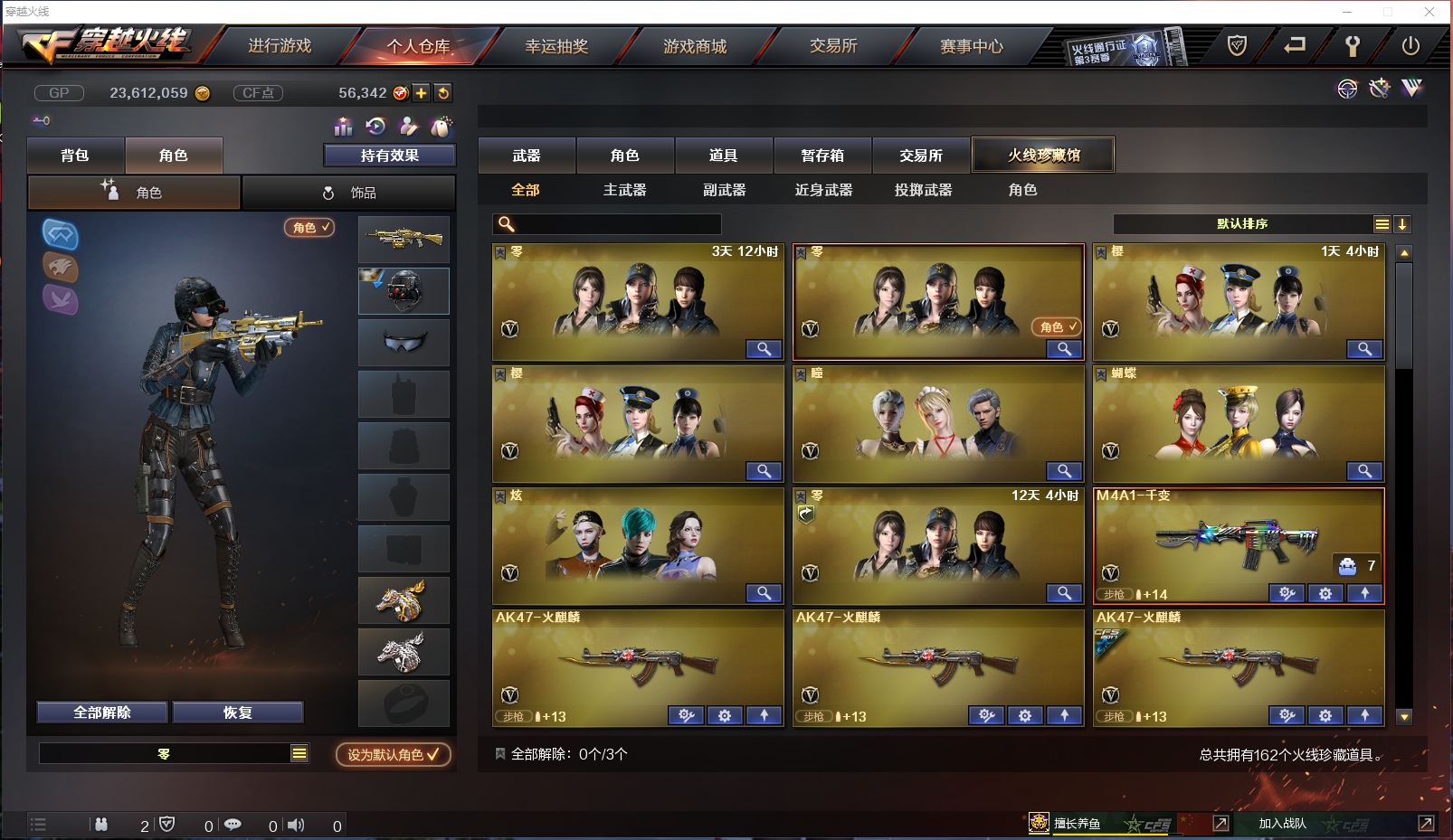The height and width of the screenshot is (840, 1453).
Task: Open the character edit icon near the avatar tools
Action: coord(409,126)
